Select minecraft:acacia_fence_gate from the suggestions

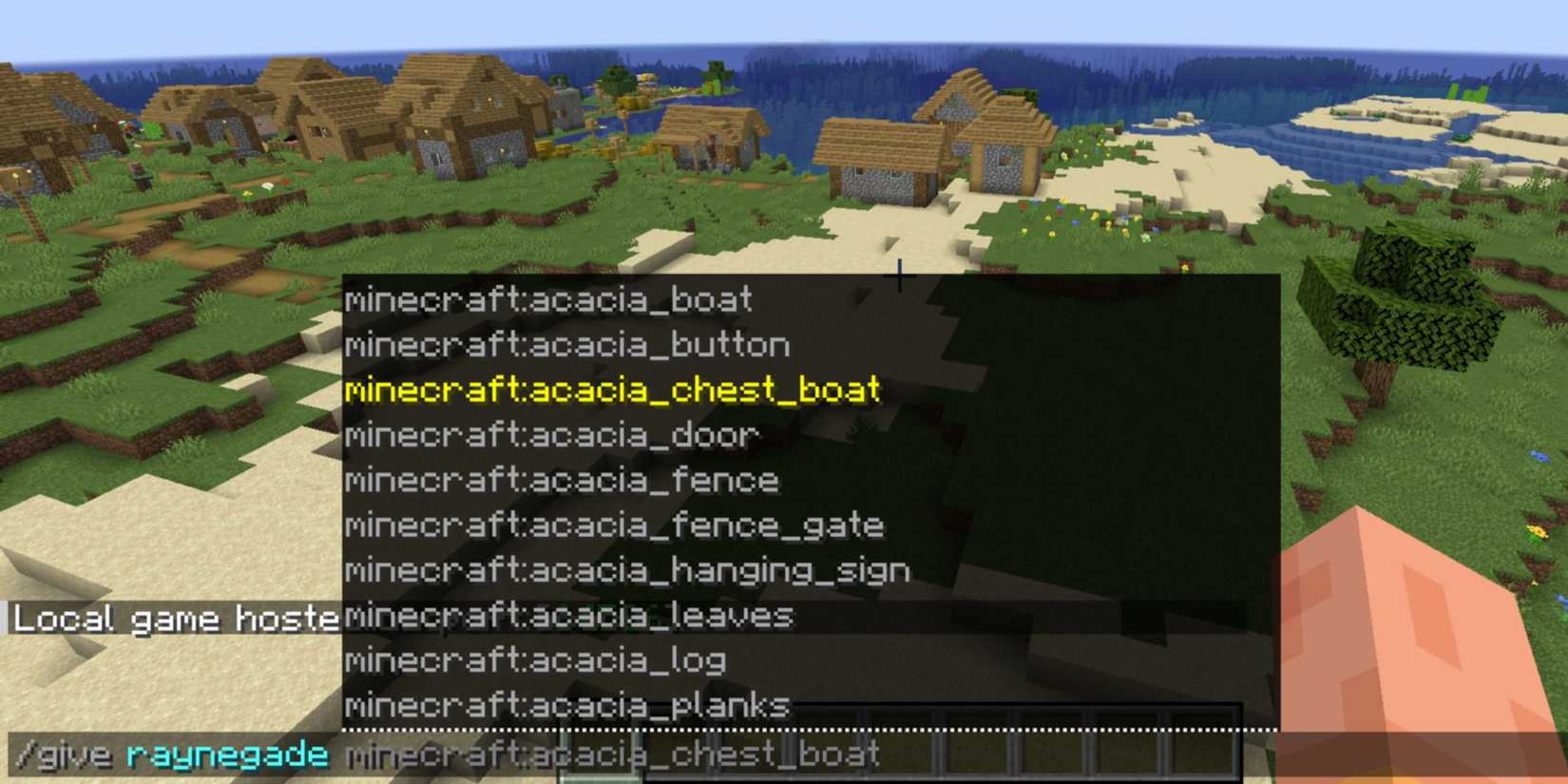click(x=613, y=526)
